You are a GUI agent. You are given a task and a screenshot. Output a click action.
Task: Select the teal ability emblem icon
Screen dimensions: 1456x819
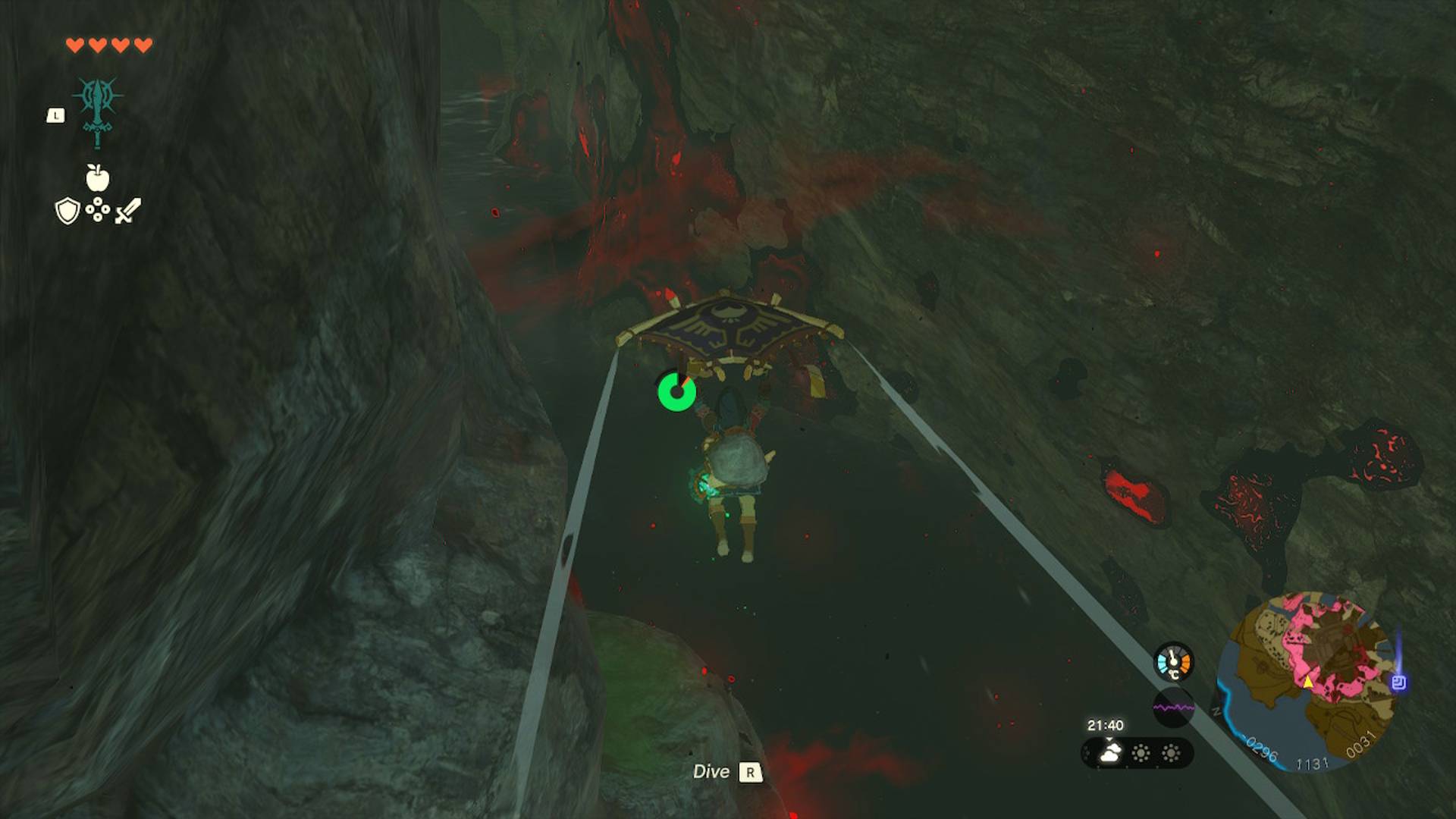(x=98, y=110)
